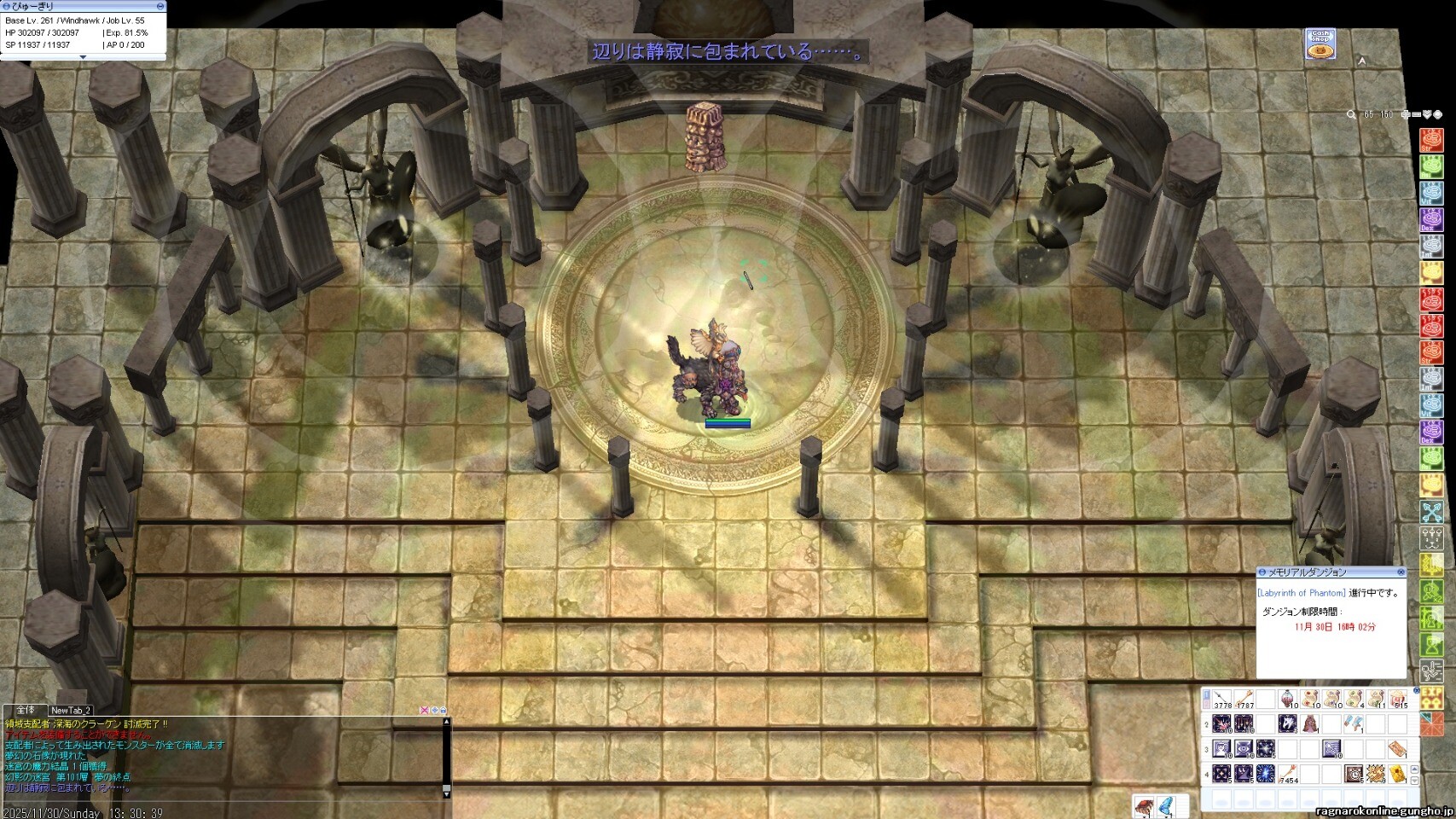Close the skill hotbar window
Viewport: 1456px width, 819px height.
1417,690
